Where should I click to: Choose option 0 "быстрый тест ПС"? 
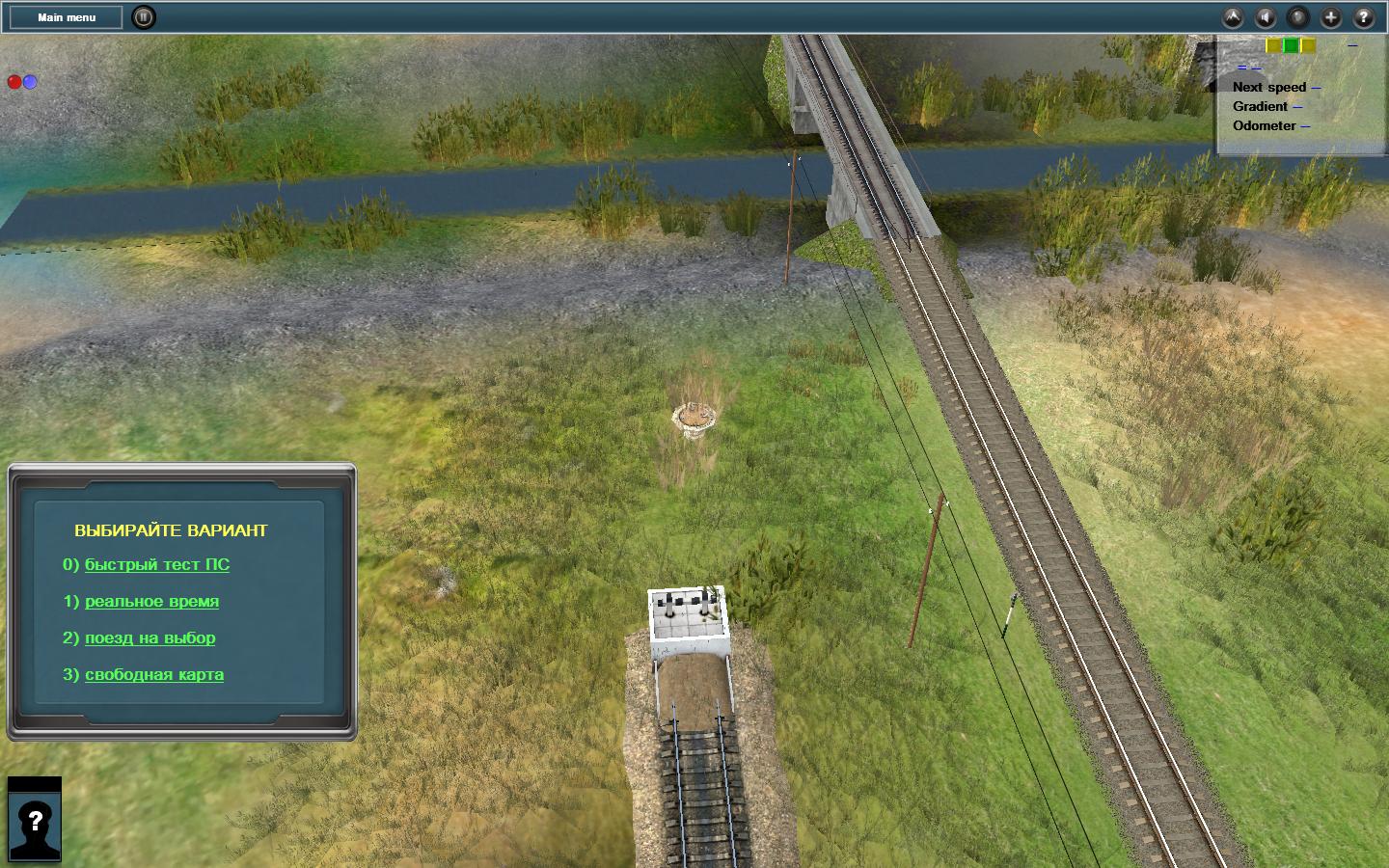tap(157, 564)
